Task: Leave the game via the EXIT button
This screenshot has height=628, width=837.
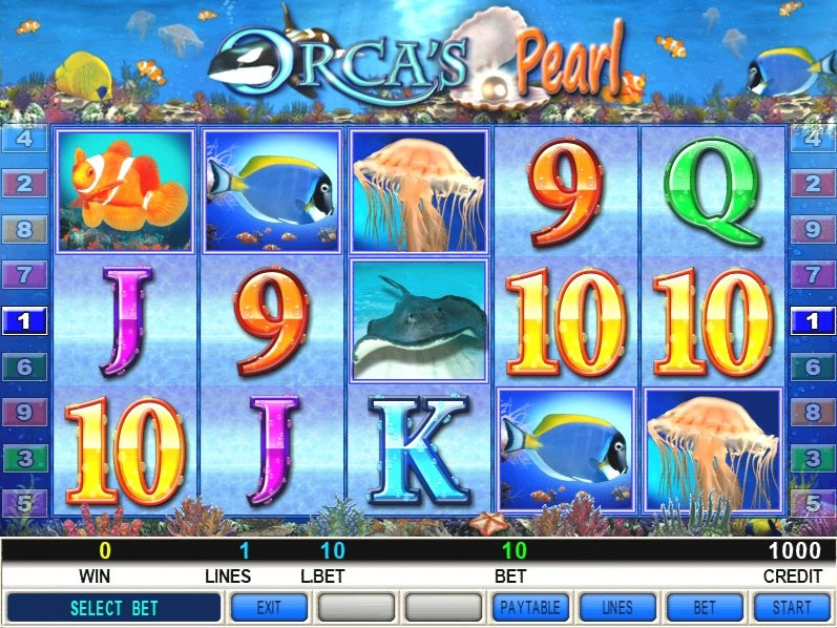Action: (x=268, y=607)
